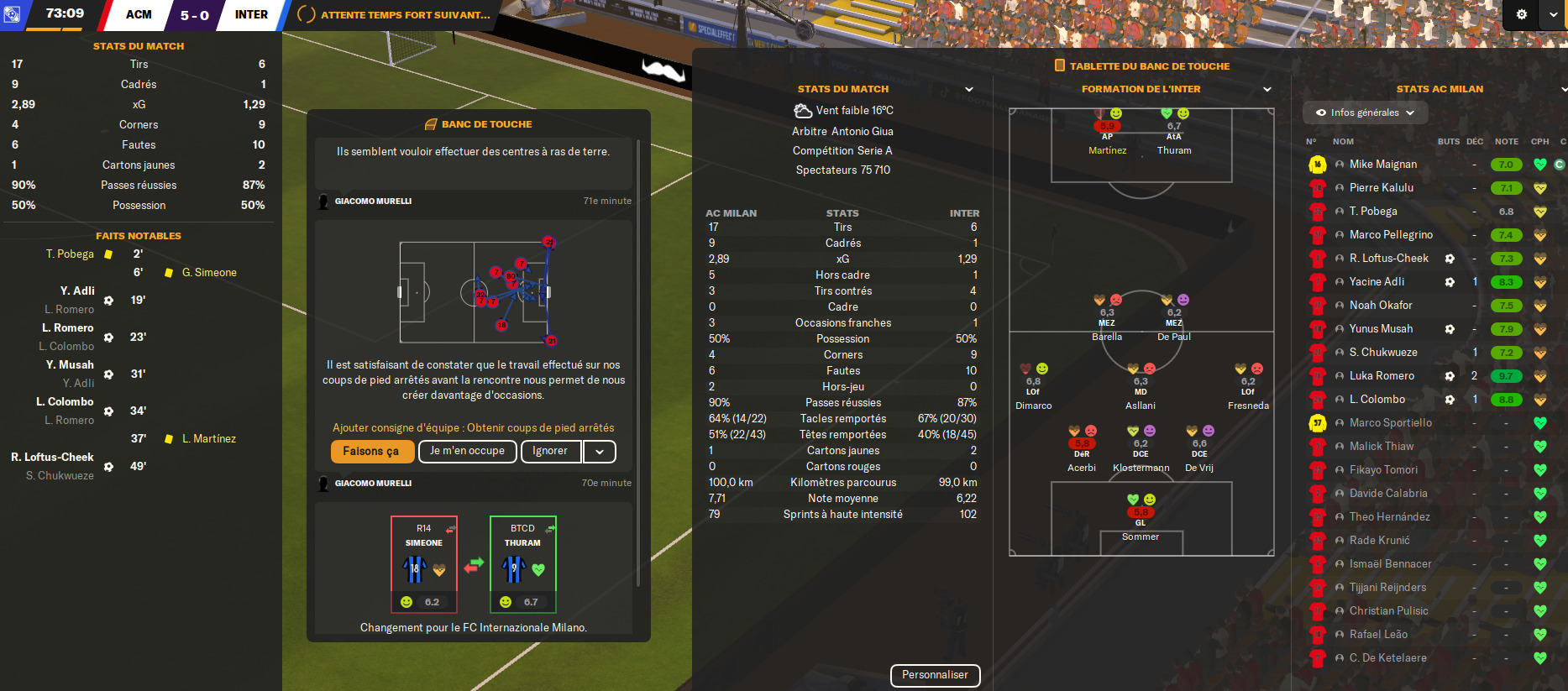Click the AC Milan club badge

click(13, 14)
